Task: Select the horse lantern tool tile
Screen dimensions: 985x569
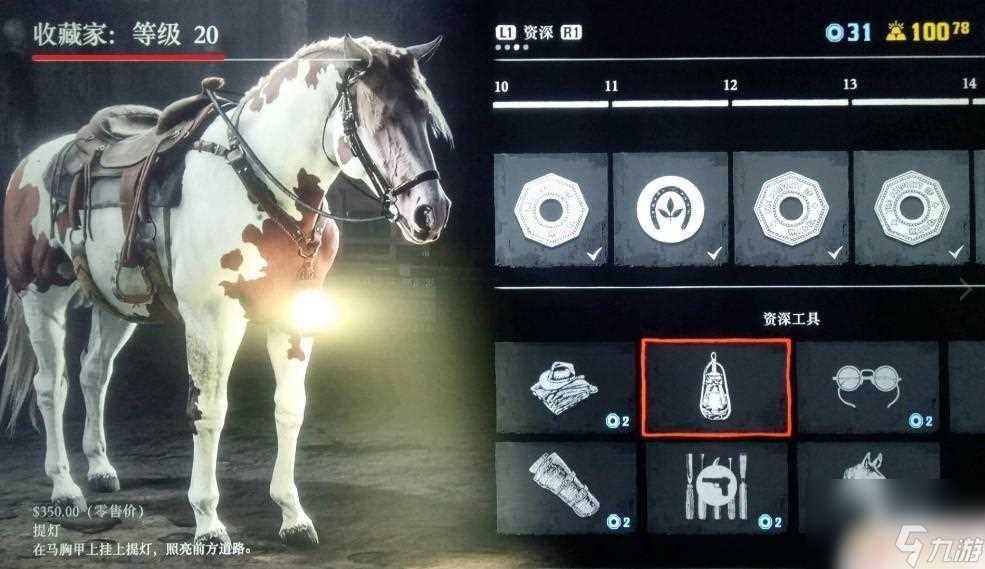Action: tap(716, 387)
